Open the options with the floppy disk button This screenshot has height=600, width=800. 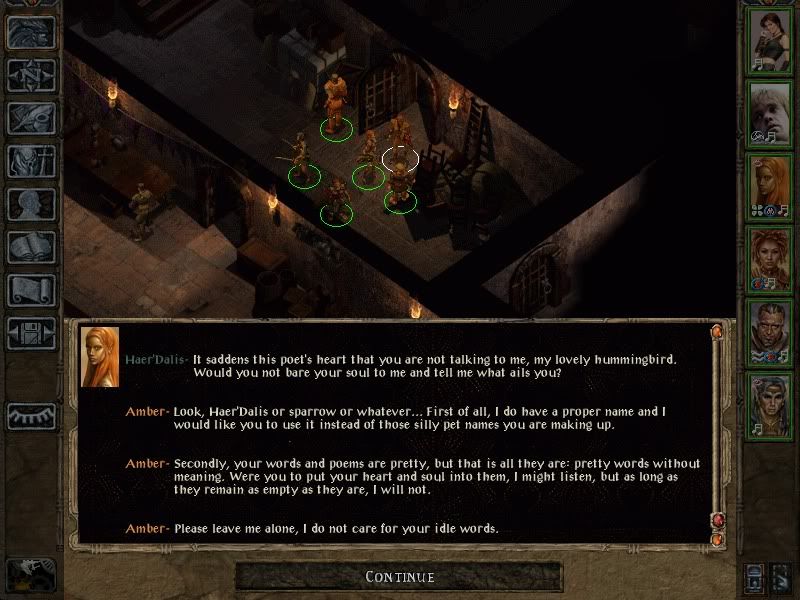pyautogui.click(x=30, y=333)
